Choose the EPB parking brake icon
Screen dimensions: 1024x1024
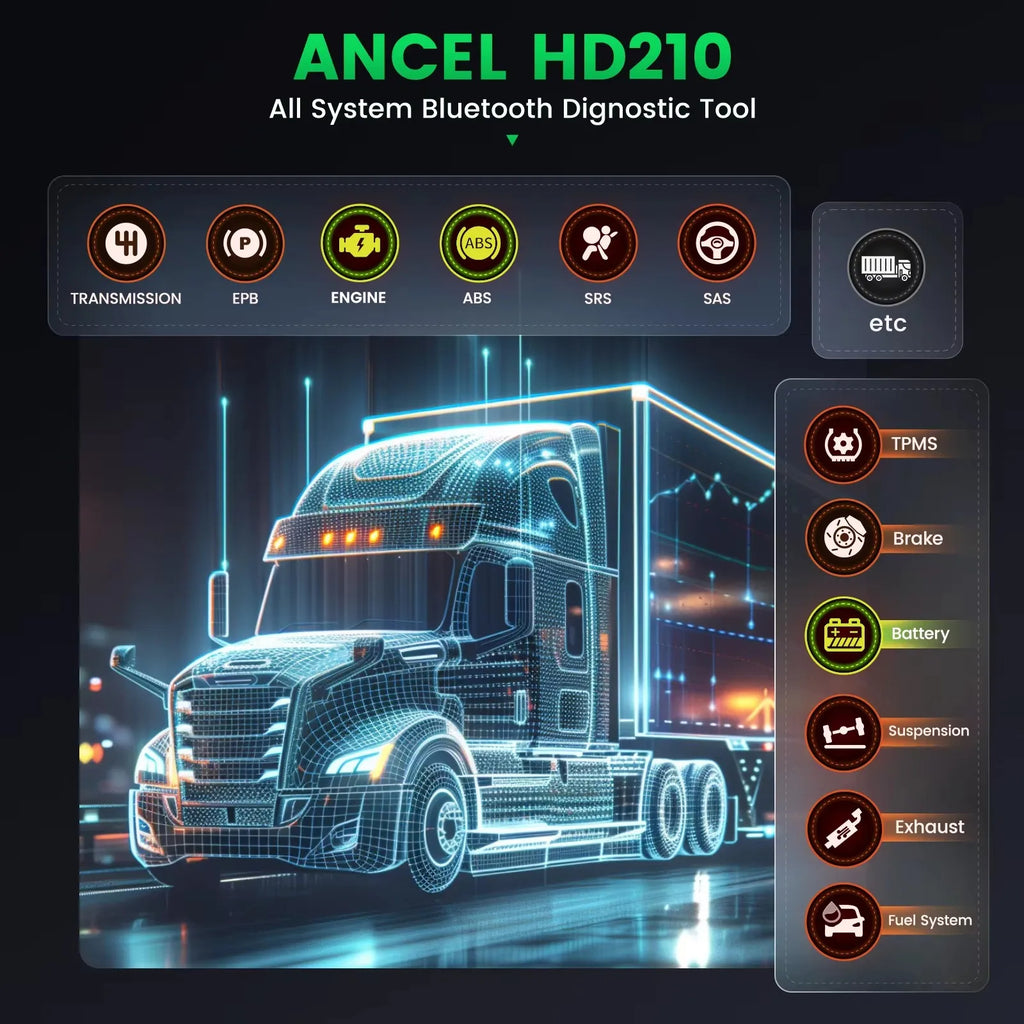245,243
